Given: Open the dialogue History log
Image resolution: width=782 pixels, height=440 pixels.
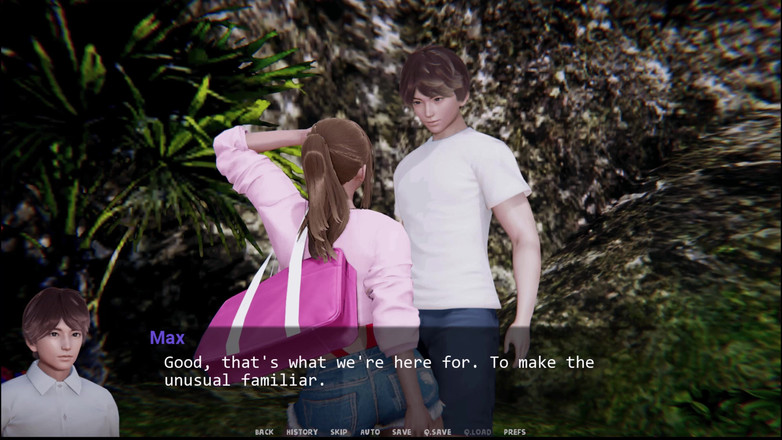Looking at the screenshot, I should [301, 432].
